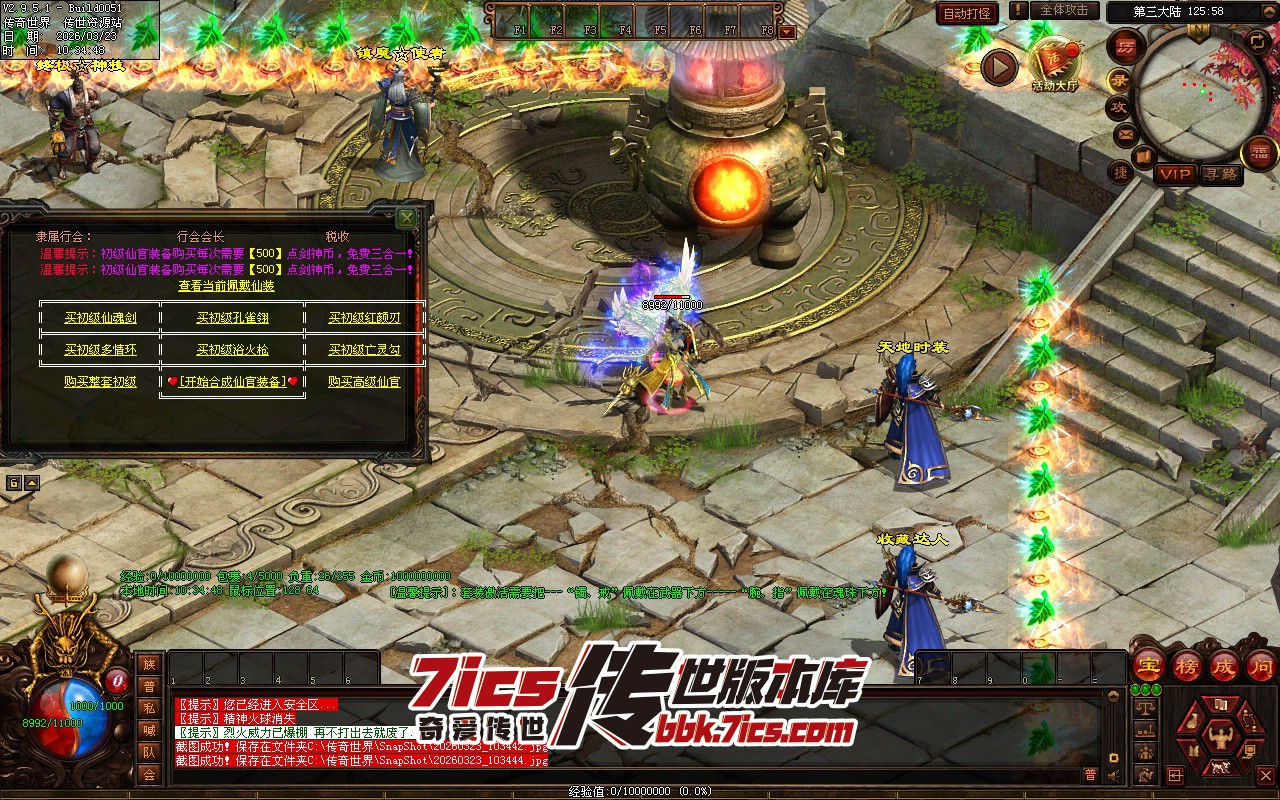The image size is (1280, 800).
Task: Click the 全体攻击 attack mode button
Action: tap(1064, 11)
